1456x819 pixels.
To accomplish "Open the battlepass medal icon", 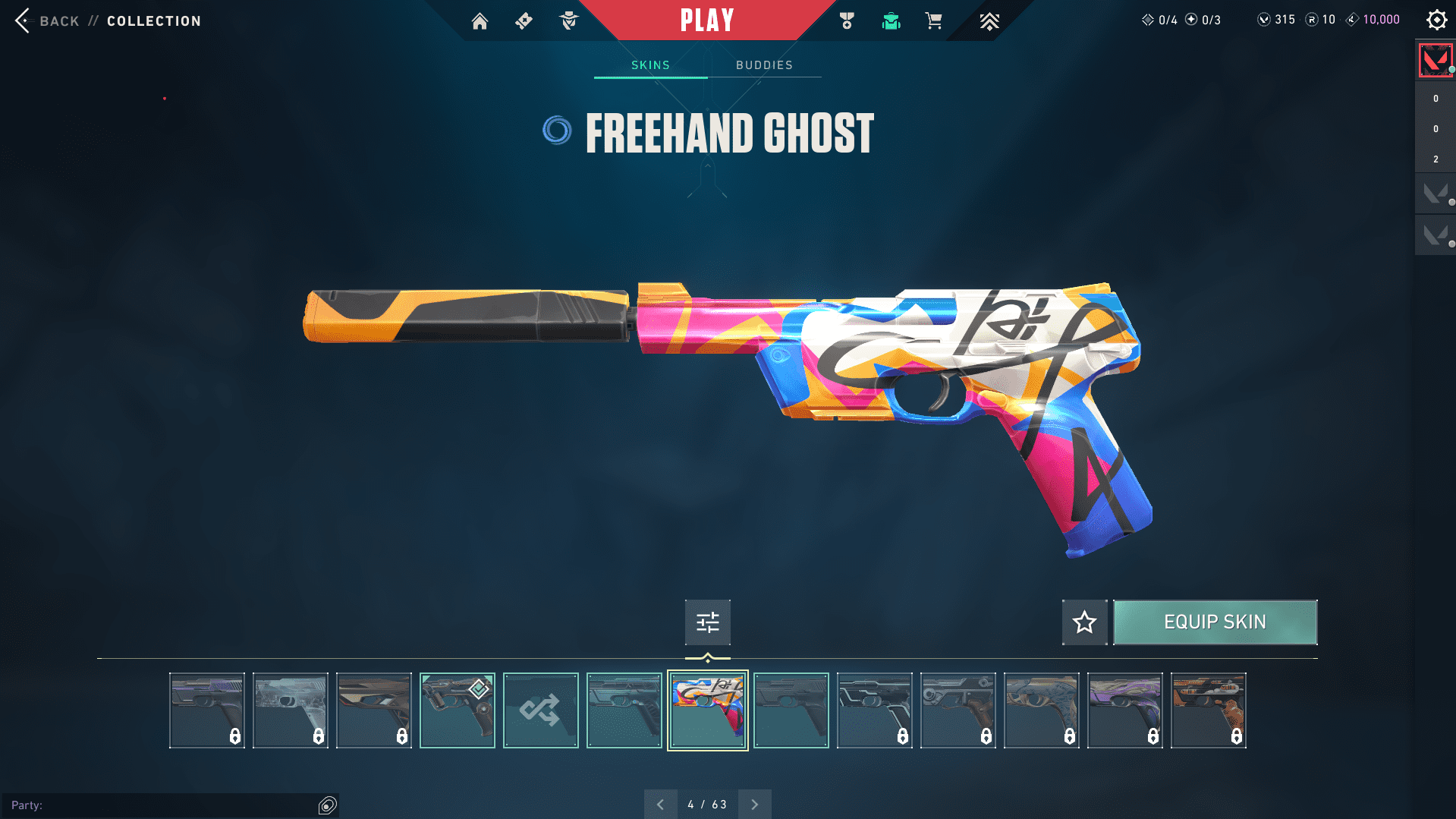I will click(847, 21).
